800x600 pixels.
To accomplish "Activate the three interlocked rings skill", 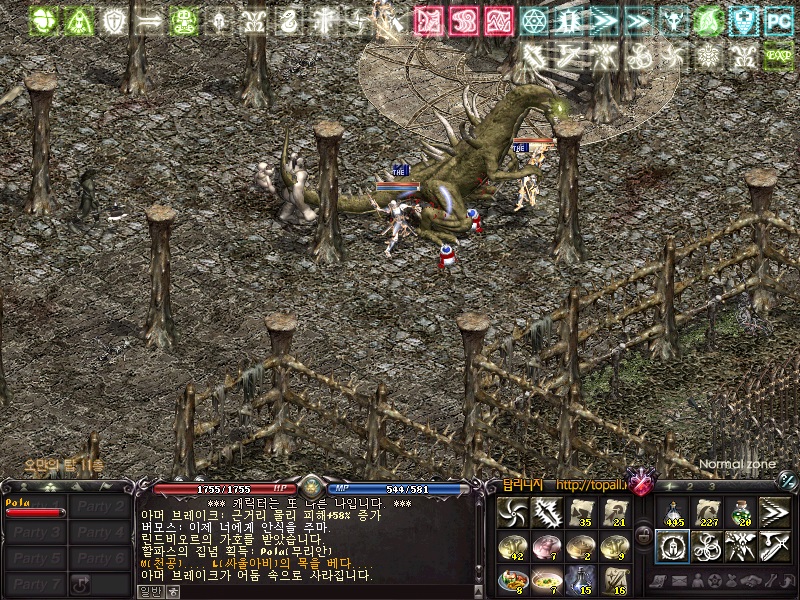I will 706,546.
